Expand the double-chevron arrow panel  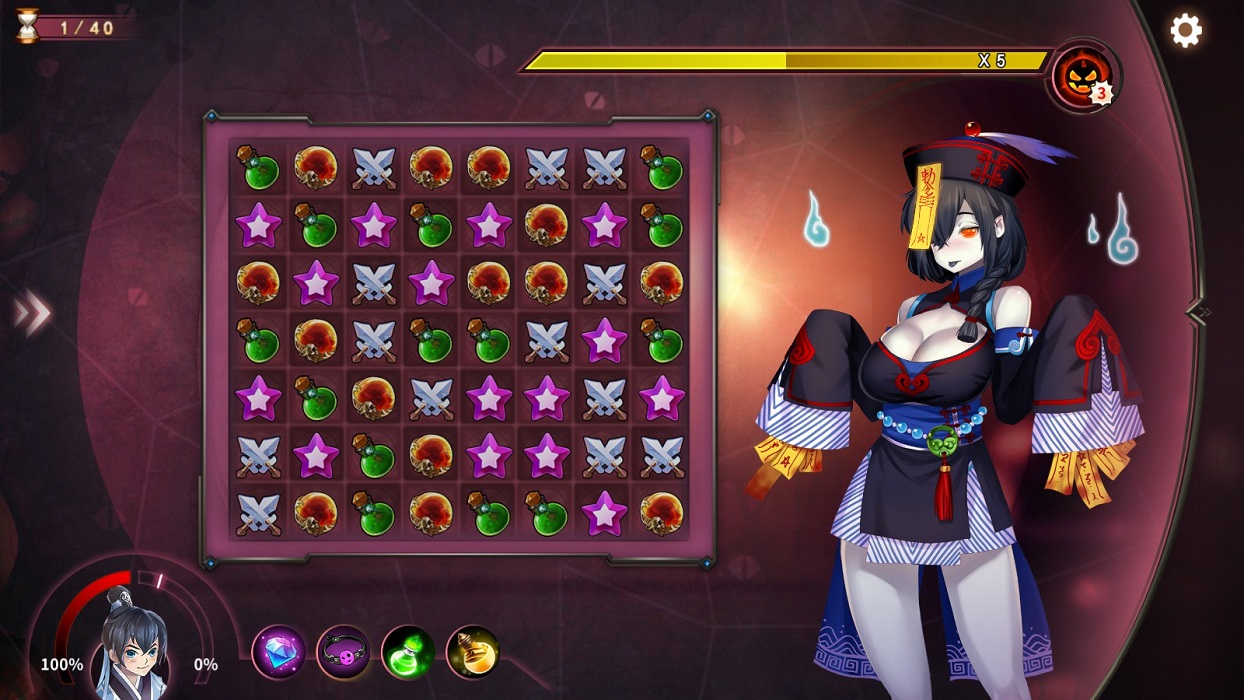click(x=32, y=314)
